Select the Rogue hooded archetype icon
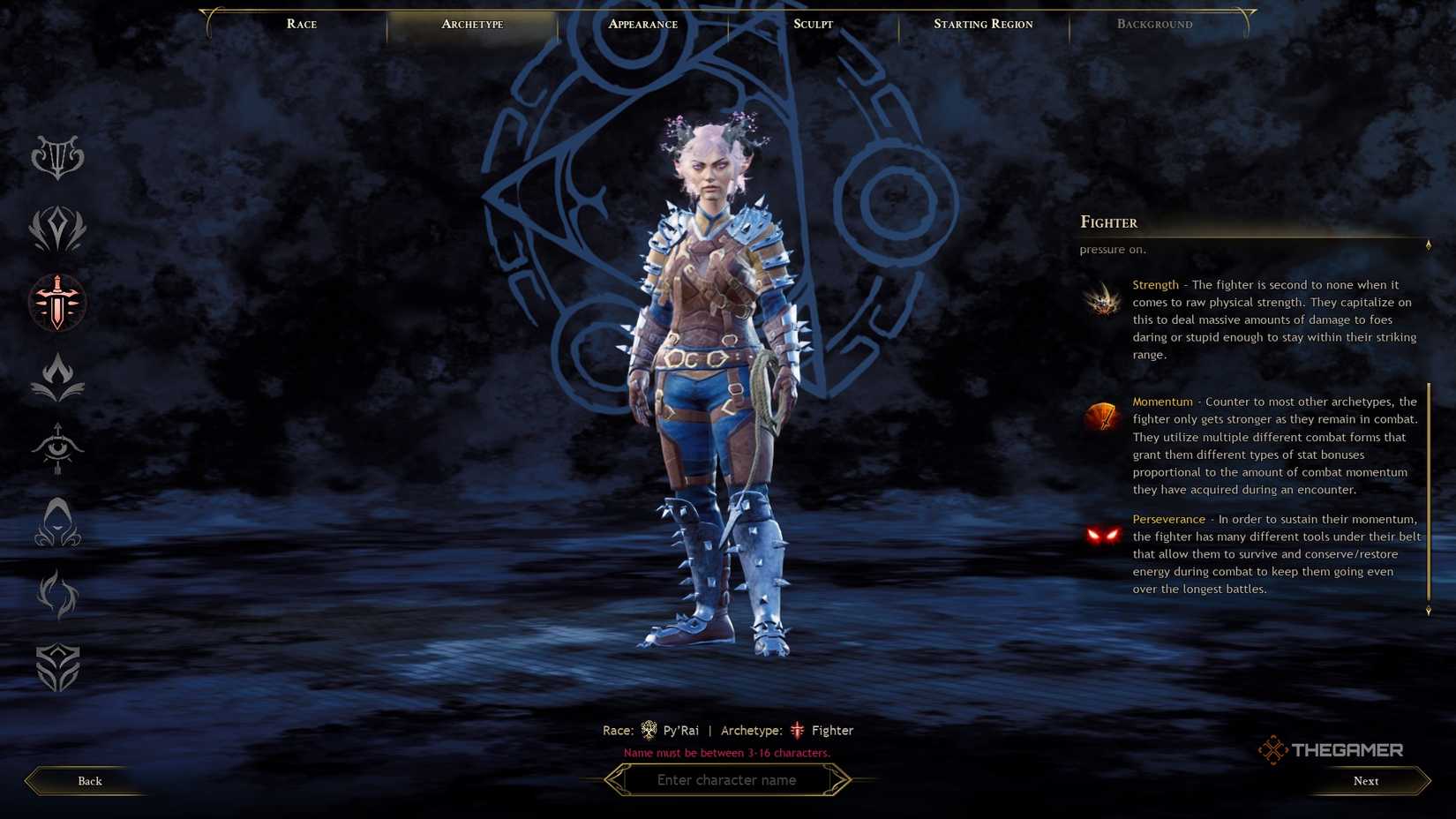The image size is (1456, 819). [x=56, y=522]
